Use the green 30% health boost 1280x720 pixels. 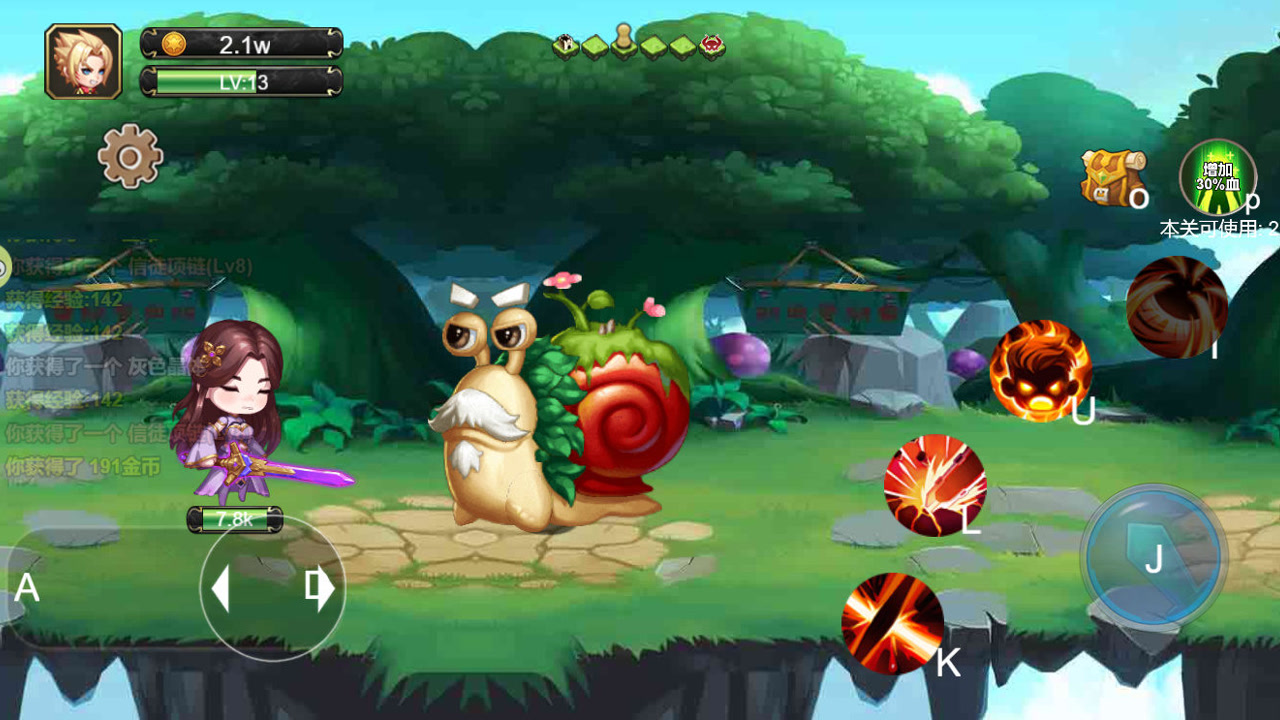coord(1217,178)
